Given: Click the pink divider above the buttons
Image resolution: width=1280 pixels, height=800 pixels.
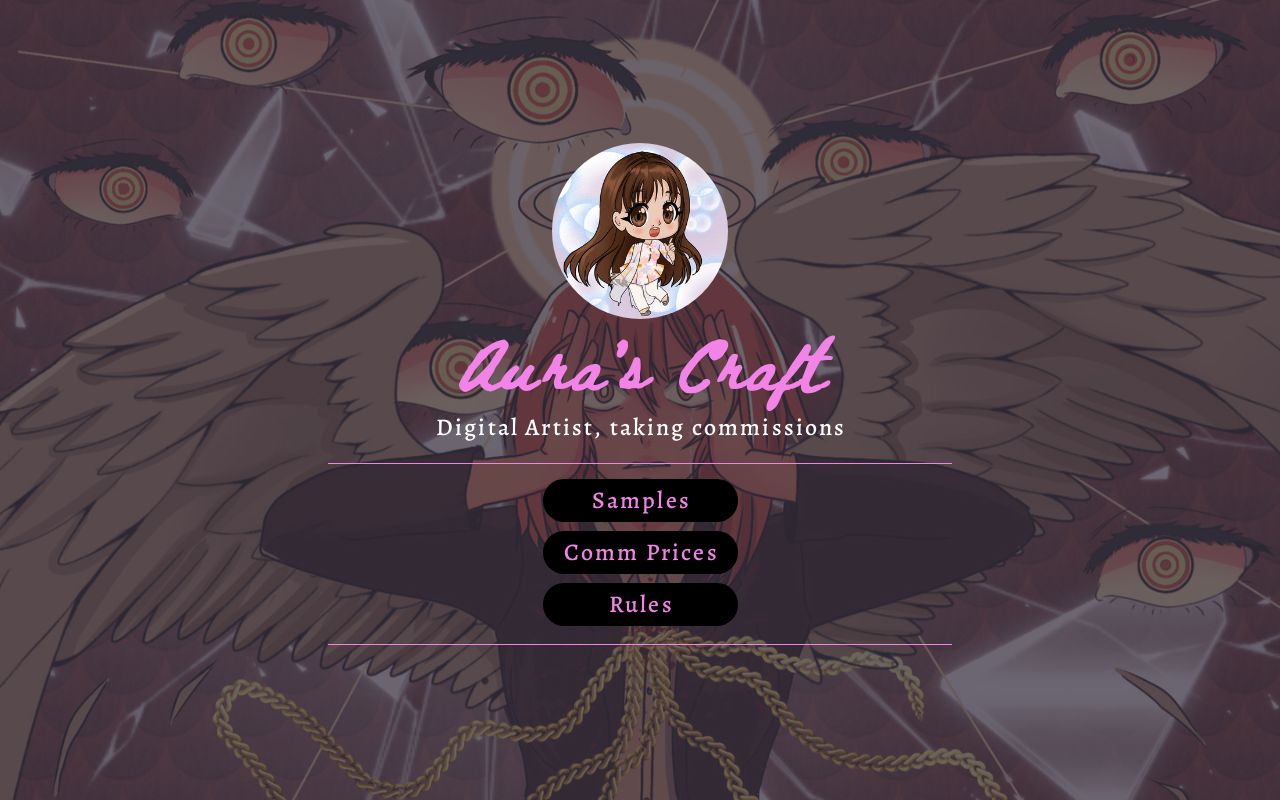Looking at the screenshot, I should (x=640, y=464).
